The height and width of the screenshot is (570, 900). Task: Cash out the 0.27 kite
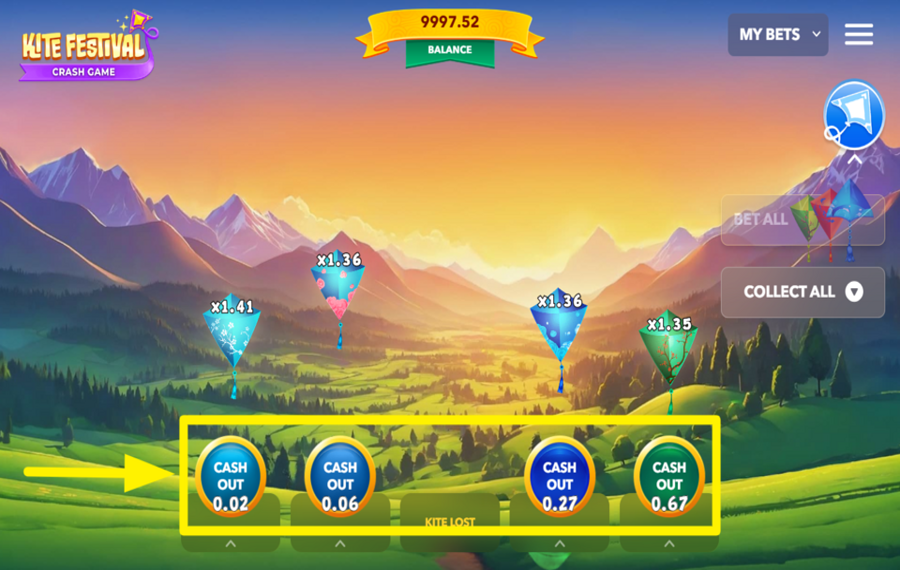559,476
